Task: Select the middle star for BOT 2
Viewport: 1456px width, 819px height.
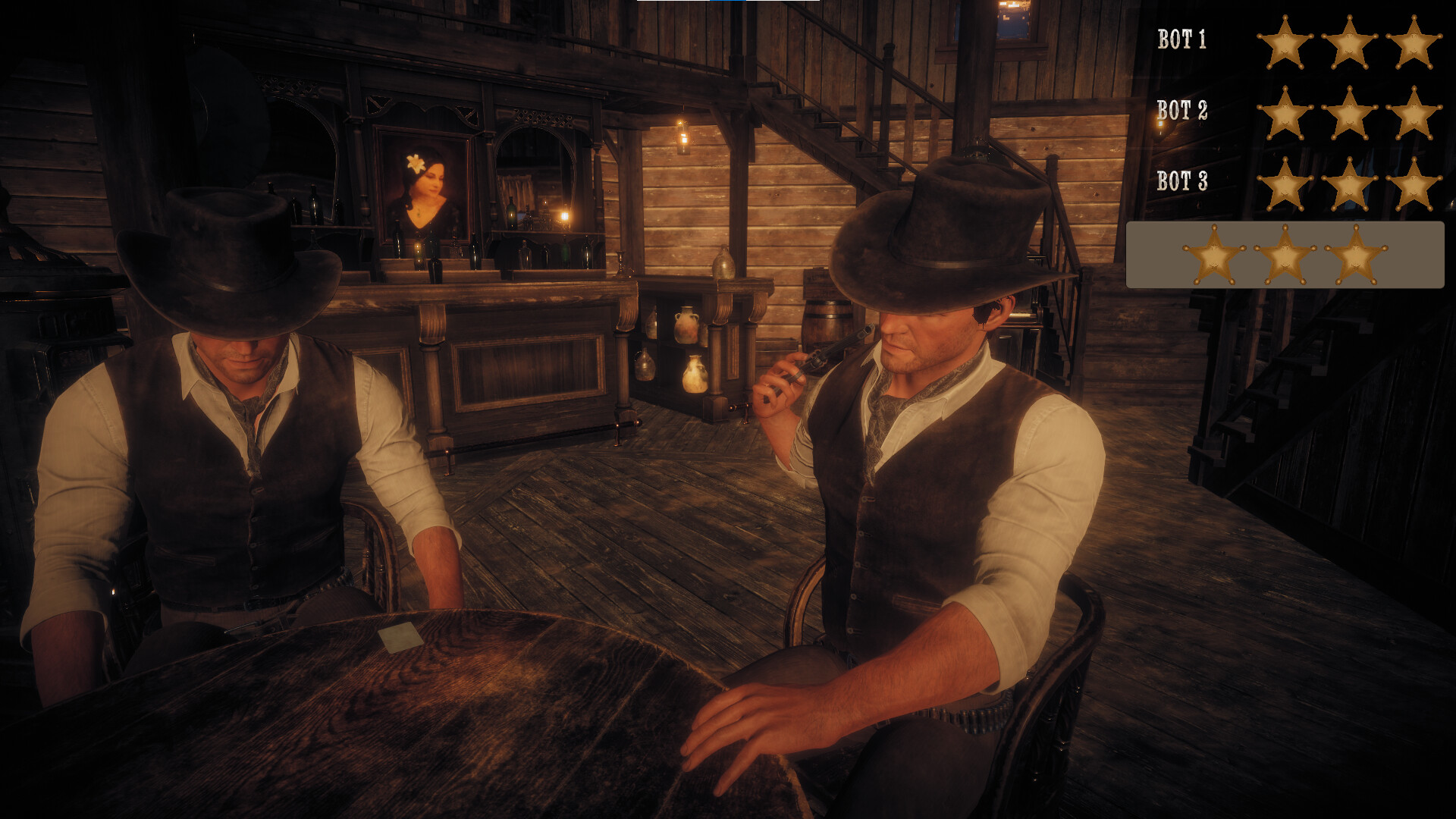Action: [1350, 115]
